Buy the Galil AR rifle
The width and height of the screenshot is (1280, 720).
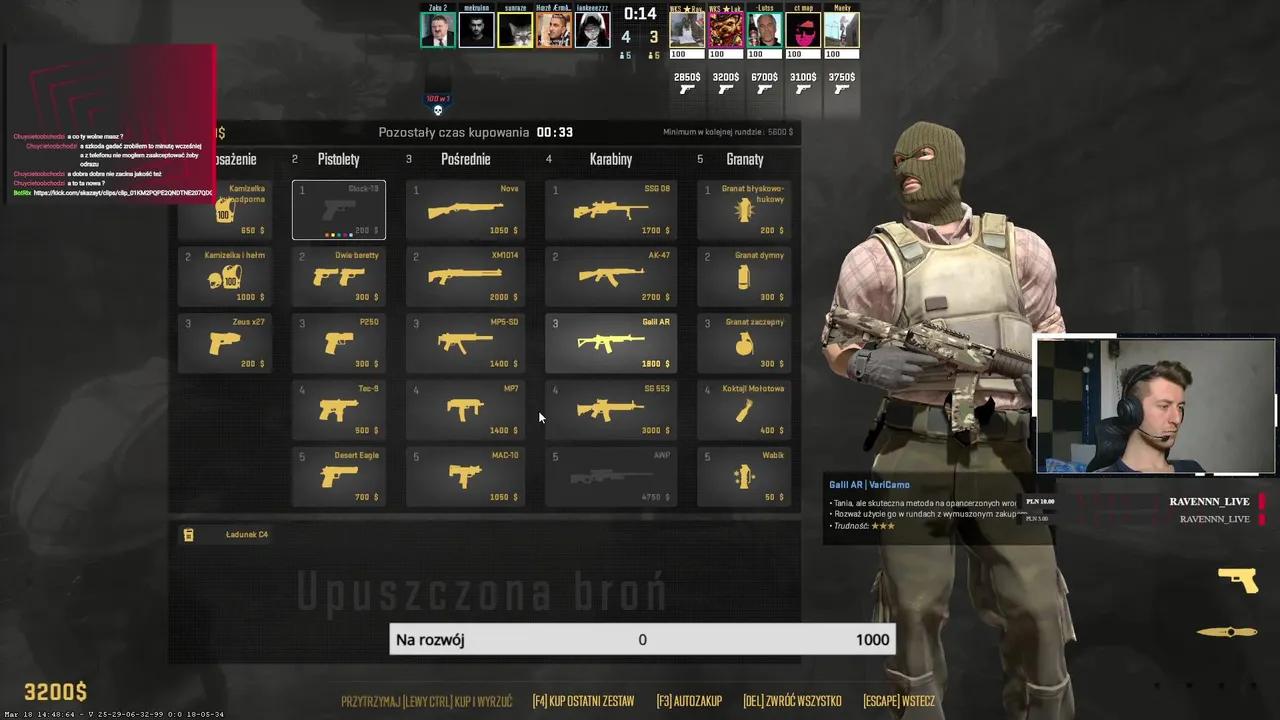coord(610,343)
